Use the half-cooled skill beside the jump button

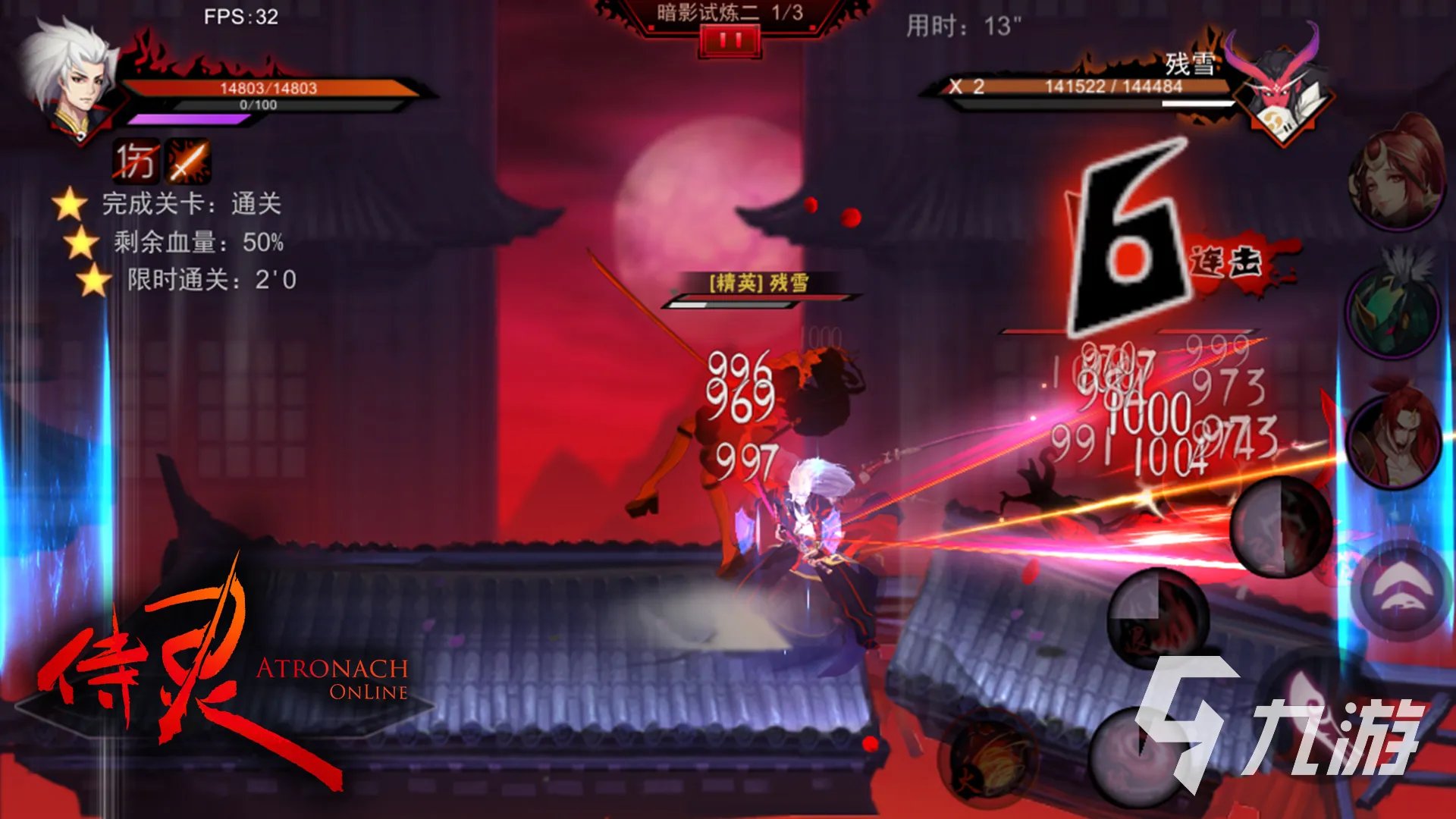[1280, 526]
